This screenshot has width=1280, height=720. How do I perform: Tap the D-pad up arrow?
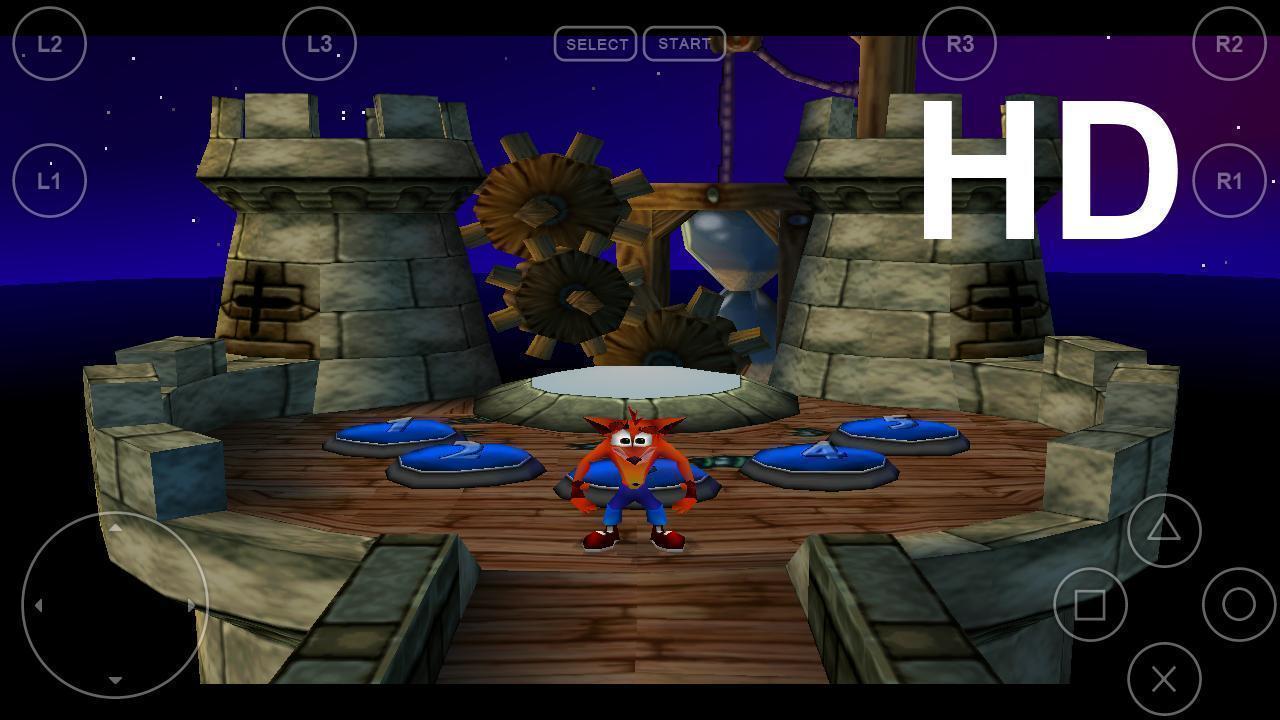coord(115,528)
